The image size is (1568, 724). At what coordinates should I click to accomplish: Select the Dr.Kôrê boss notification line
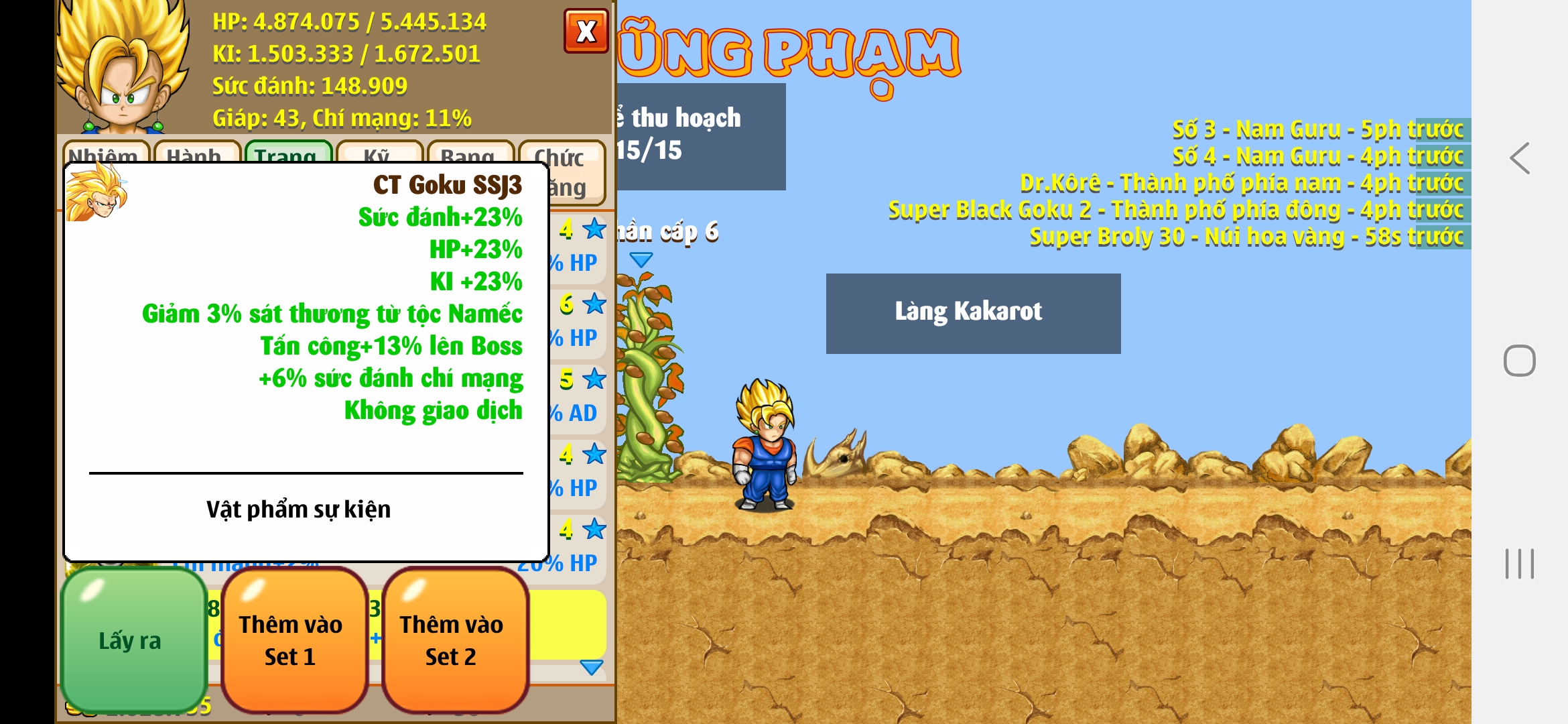tap(1241, 183)
